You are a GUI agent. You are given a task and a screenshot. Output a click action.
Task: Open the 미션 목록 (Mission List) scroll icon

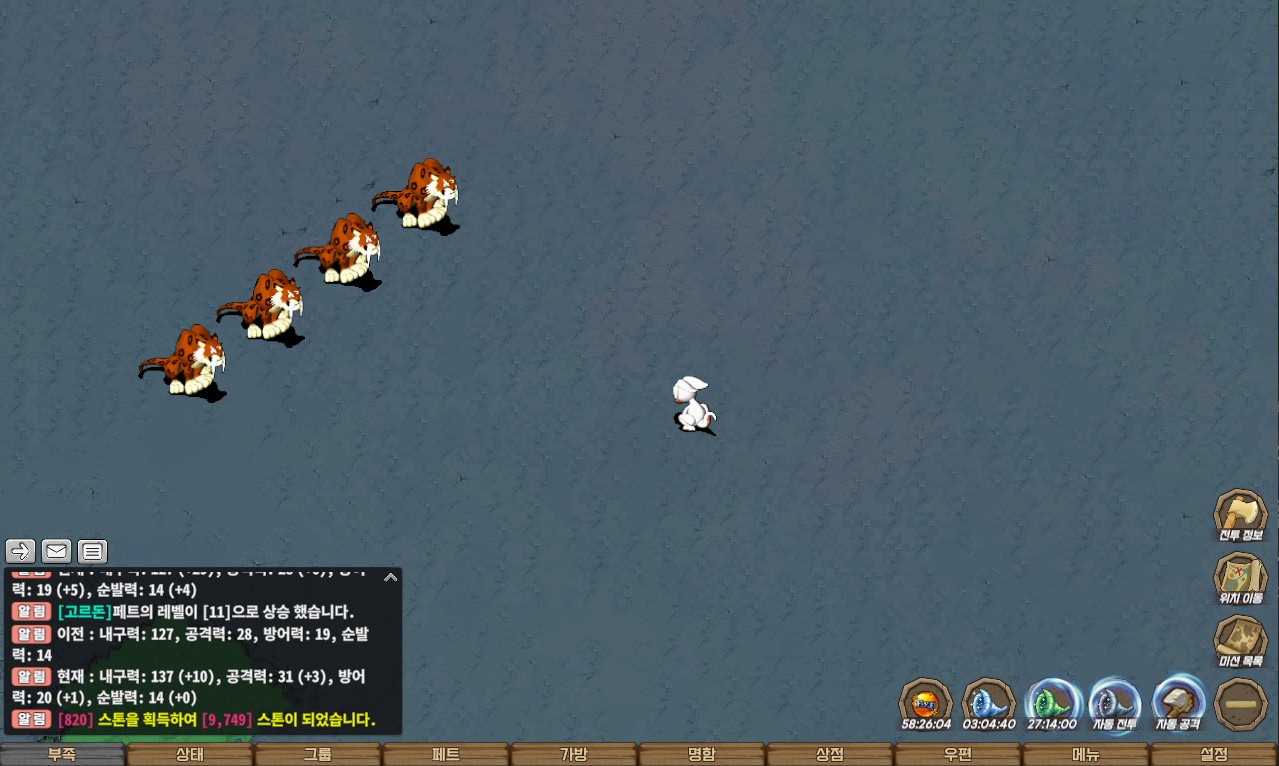coord(1240,641)
